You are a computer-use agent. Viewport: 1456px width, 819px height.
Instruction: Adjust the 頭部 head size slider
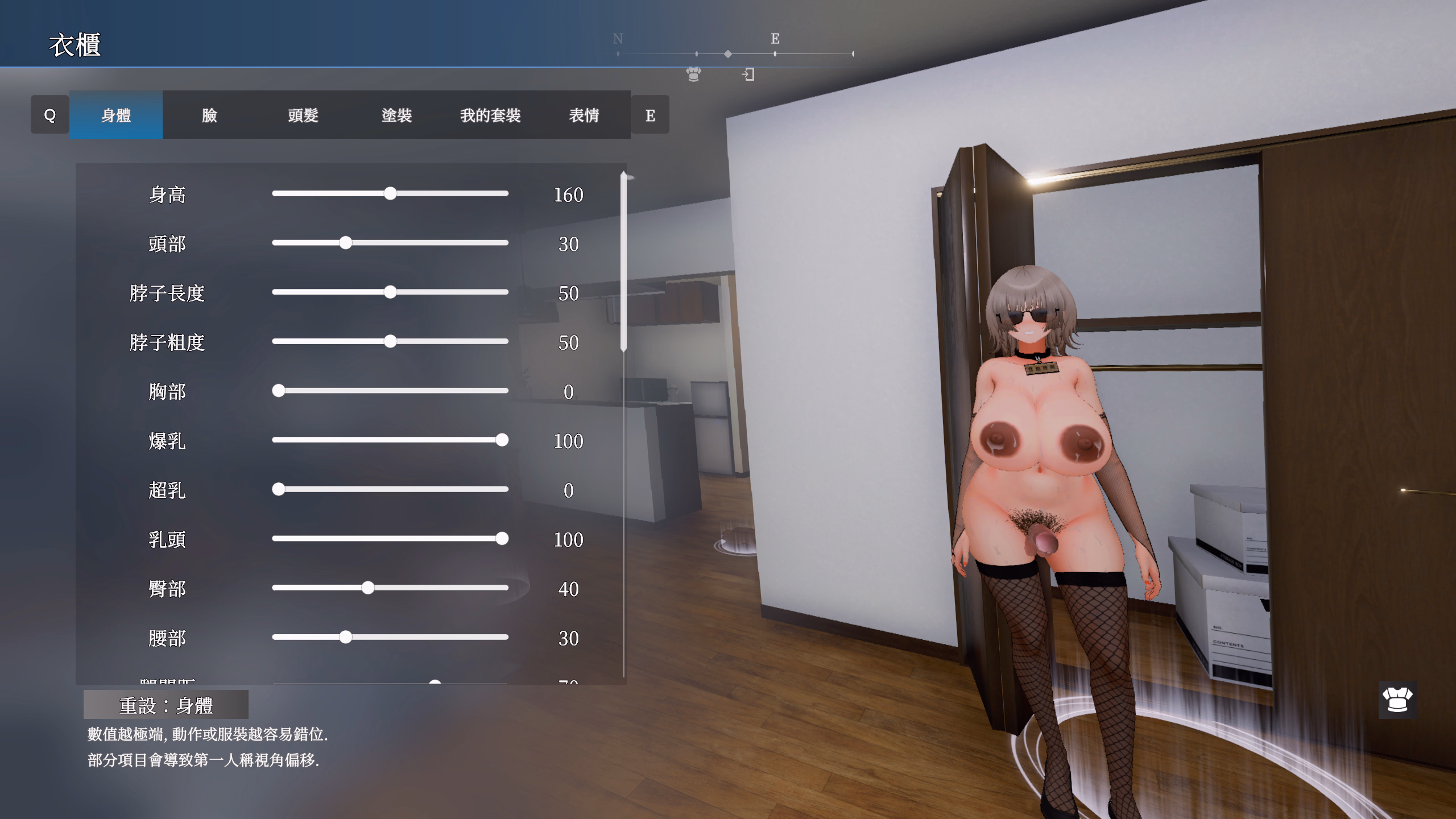click(346, 243)
